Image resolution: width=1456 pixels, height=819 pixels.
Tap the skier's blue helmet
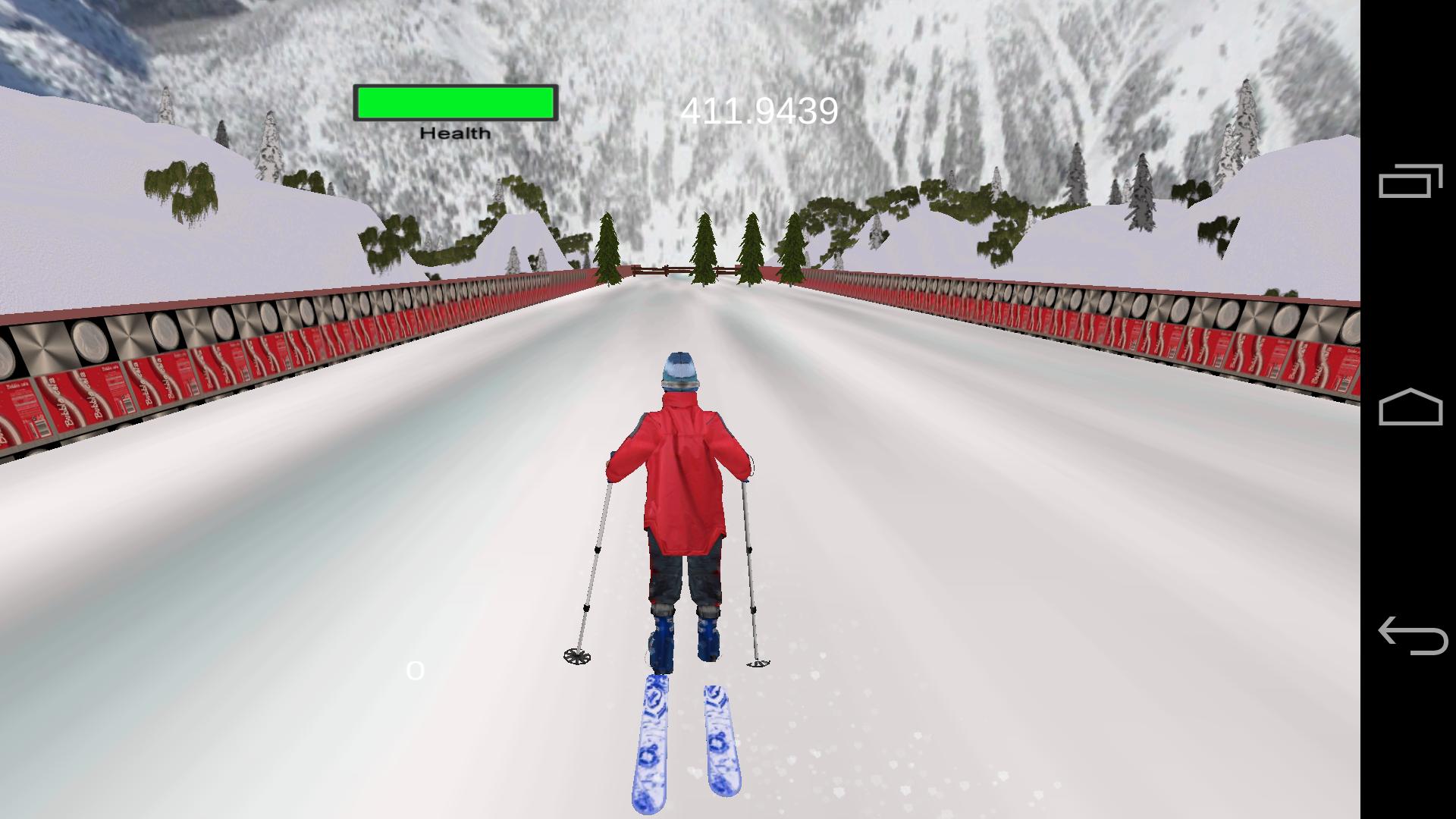click(678, 369)
